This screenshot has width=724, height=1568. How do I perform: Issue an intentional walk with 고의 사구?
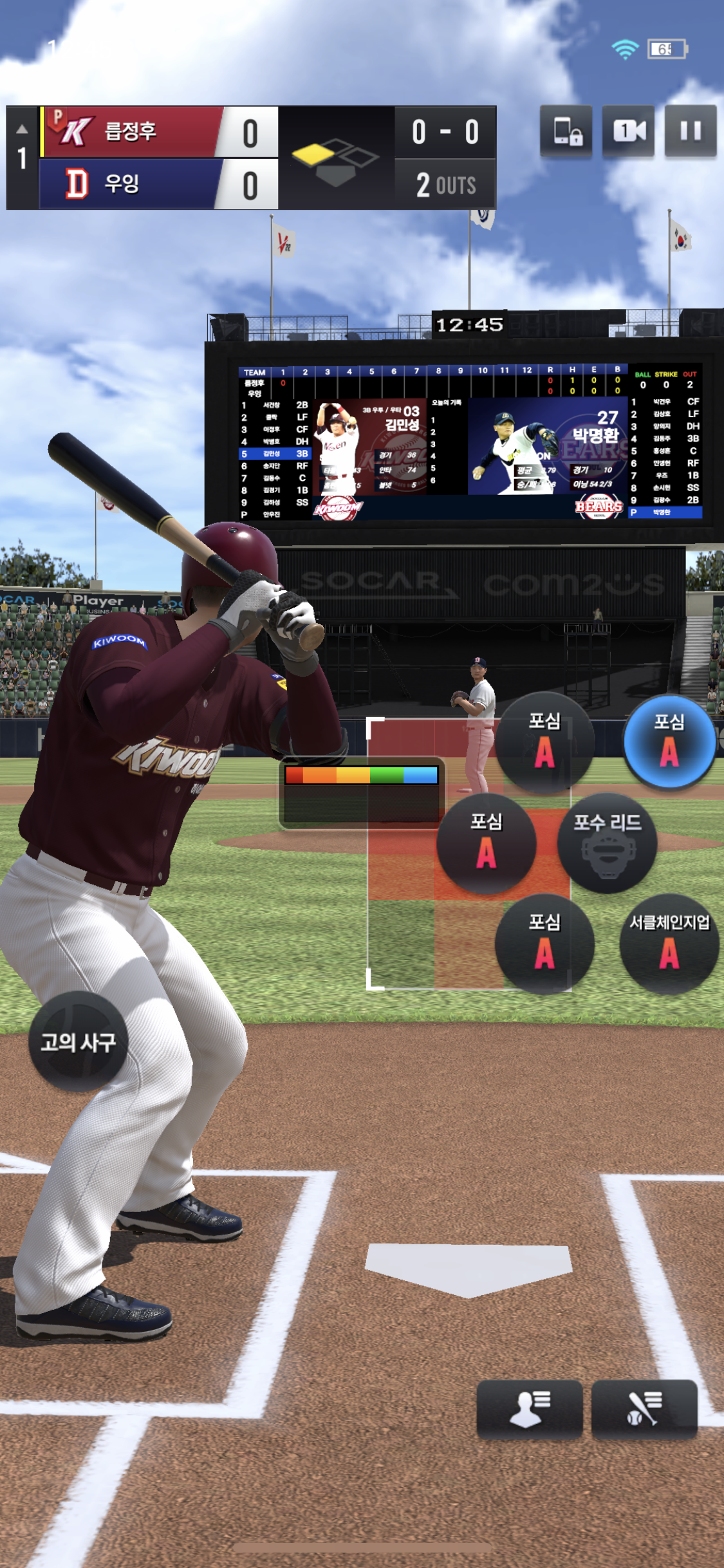78,1041
